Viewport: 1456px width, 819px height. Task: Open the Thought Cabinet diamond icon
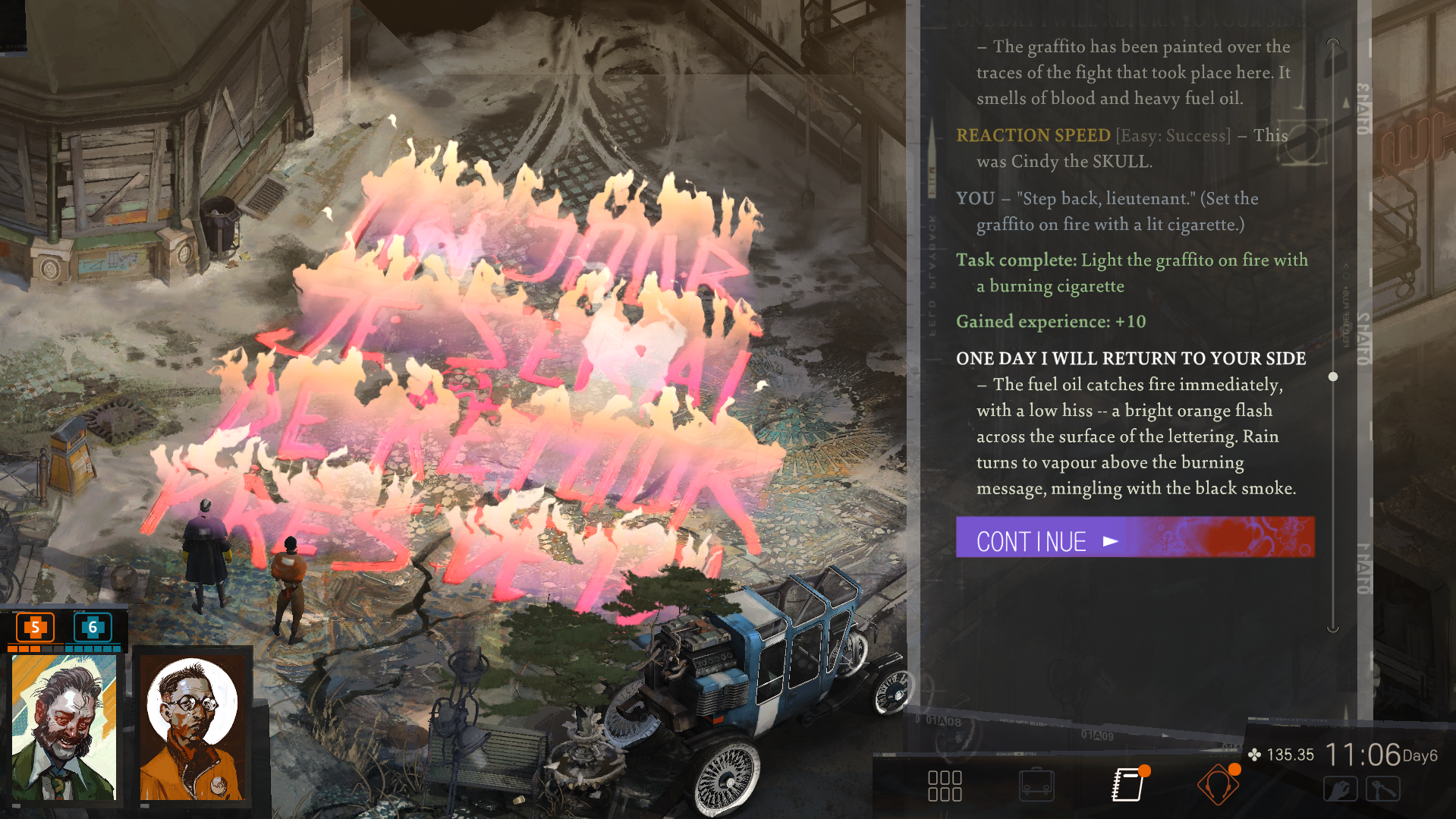click(1219, 786)
